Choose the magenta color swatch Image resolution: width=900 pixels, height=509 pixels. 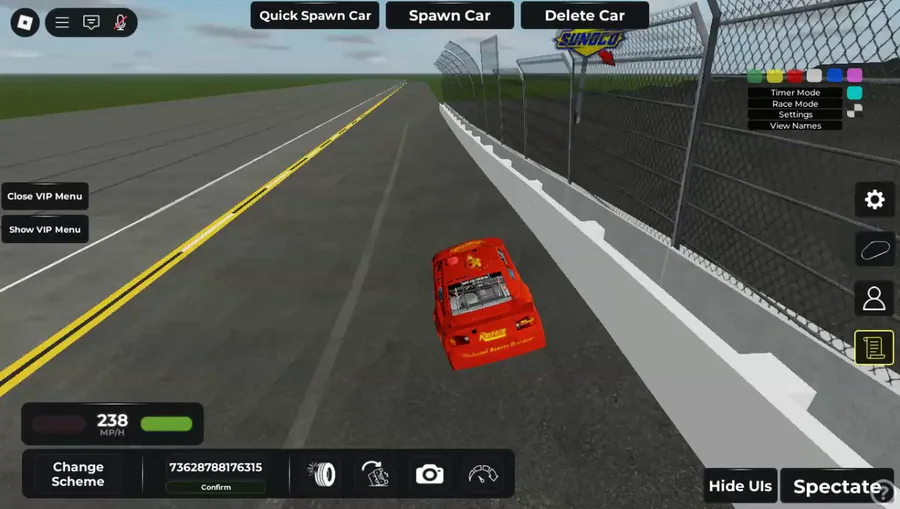tap(854, 76)
